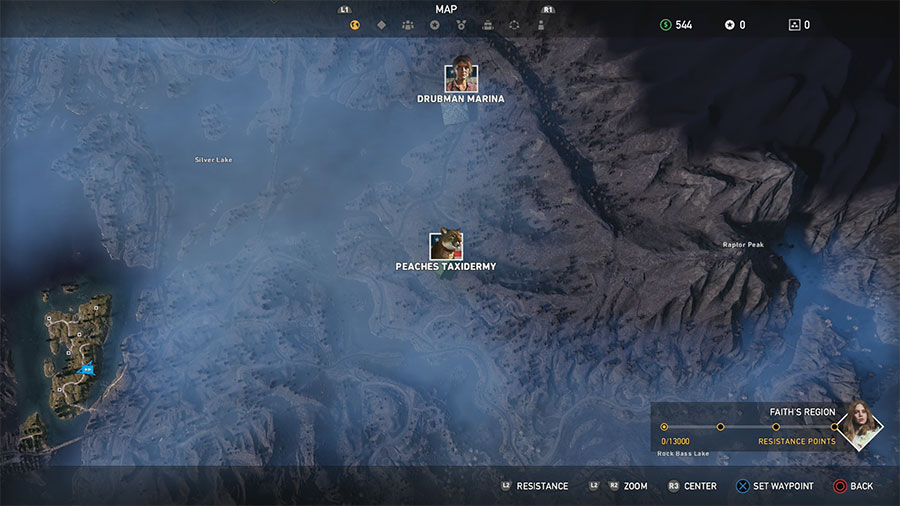
Task: Switch to the shop stall tab
Action: tap(487, 25)
